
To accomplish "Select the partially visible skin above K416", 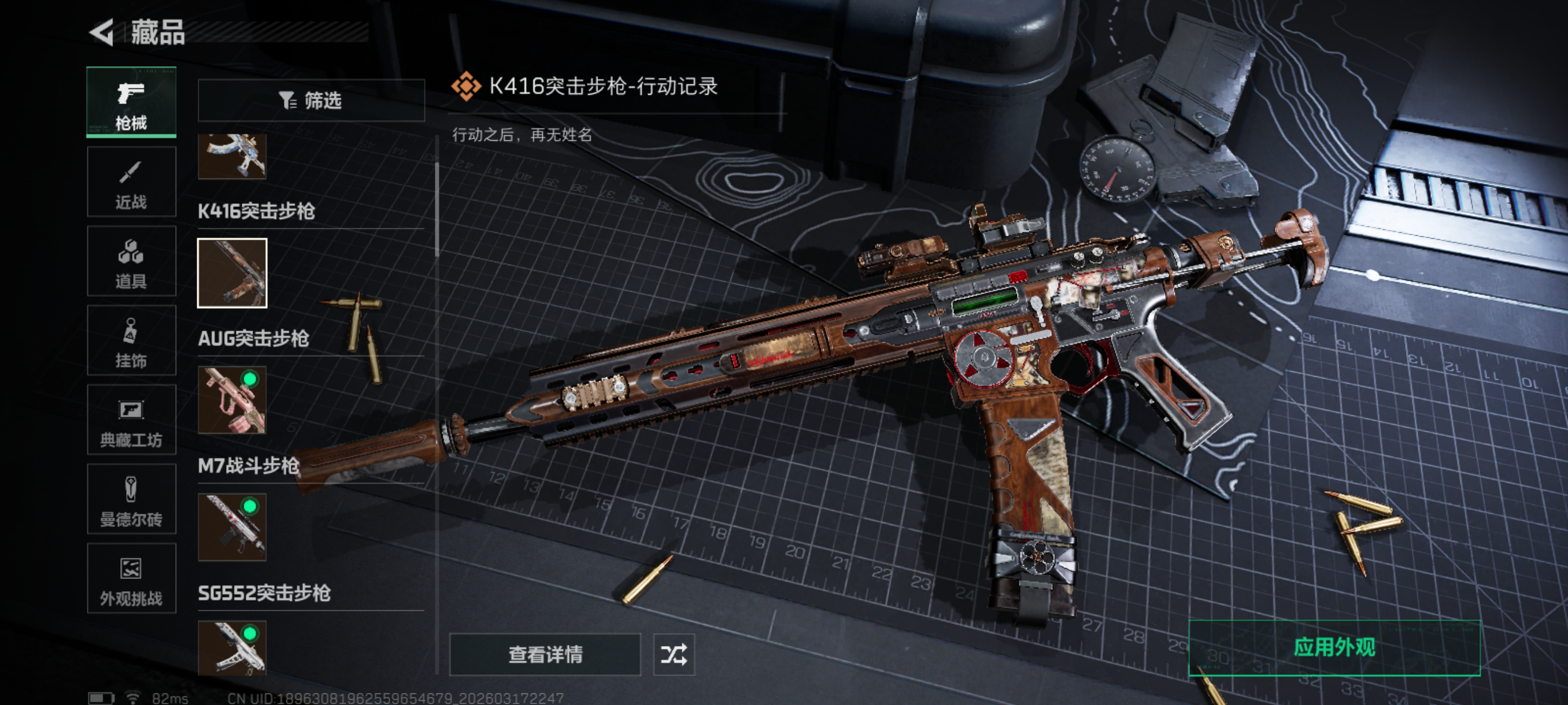I will (x=232, y=157).
